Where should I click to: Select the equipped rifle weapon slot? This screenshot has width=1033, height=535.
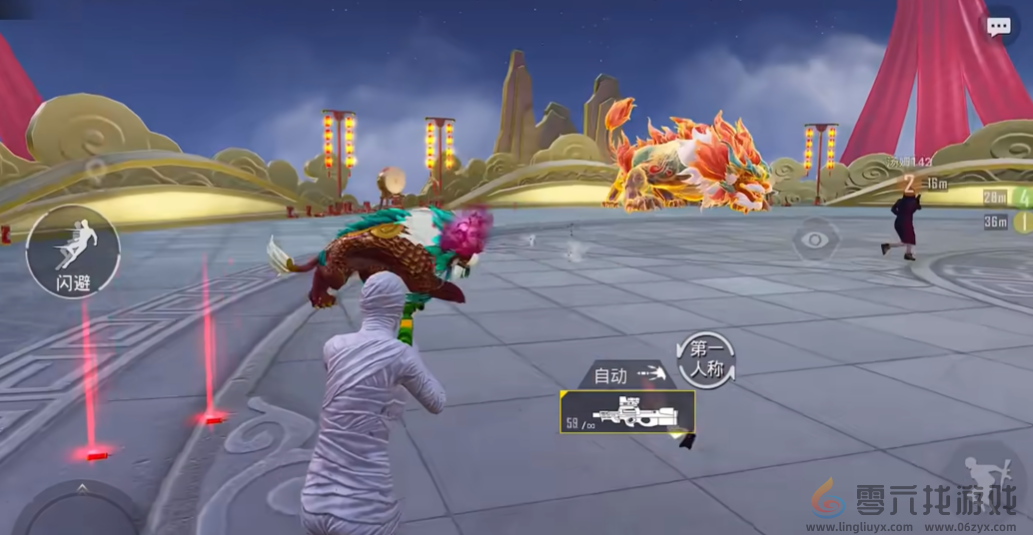coord(627,411)
